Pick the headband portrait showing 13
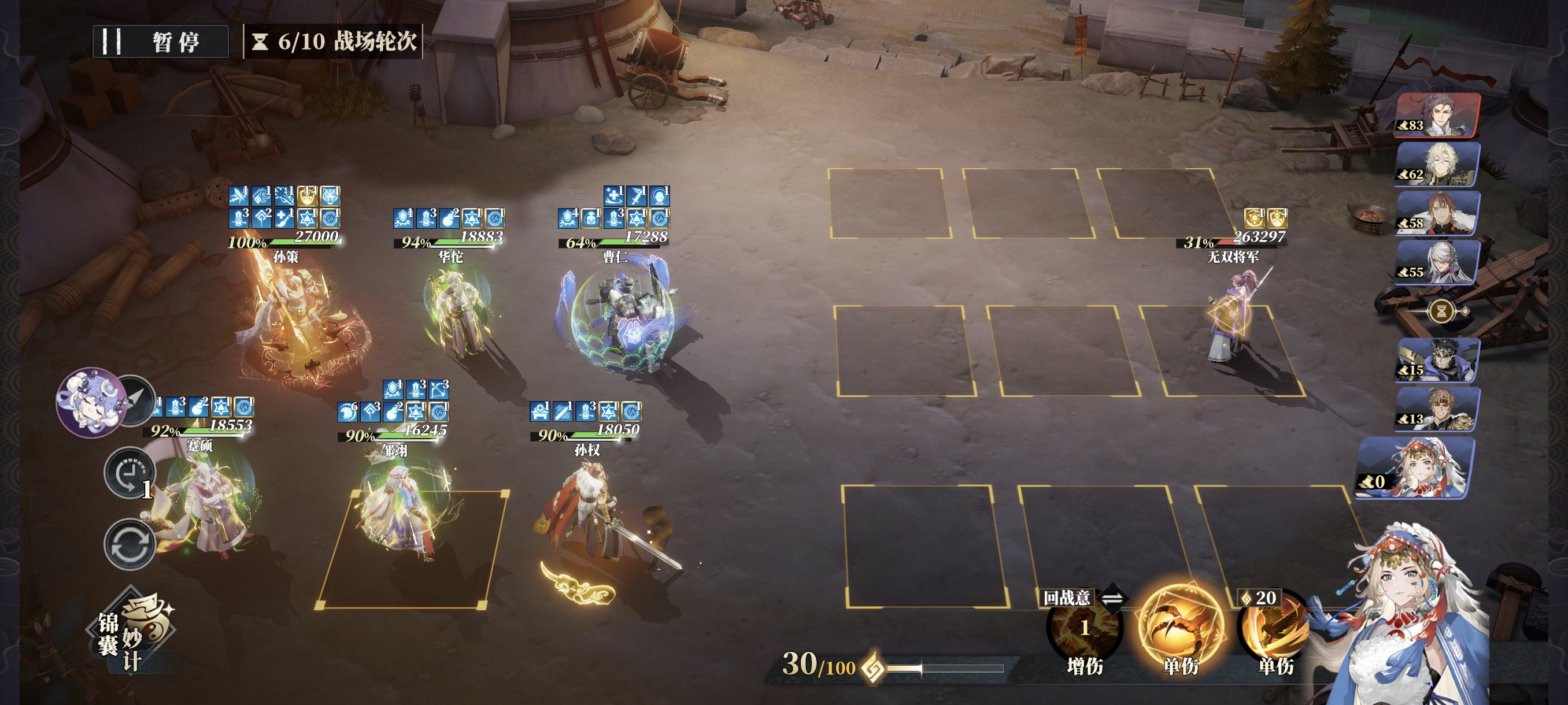Viewport: 1568px width, 705px height. coord(1438,409)
